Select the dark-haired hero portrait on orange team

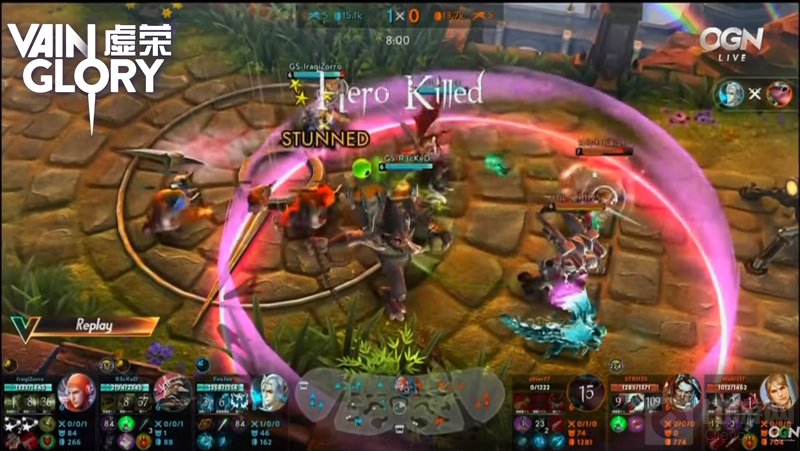[682, 392]
